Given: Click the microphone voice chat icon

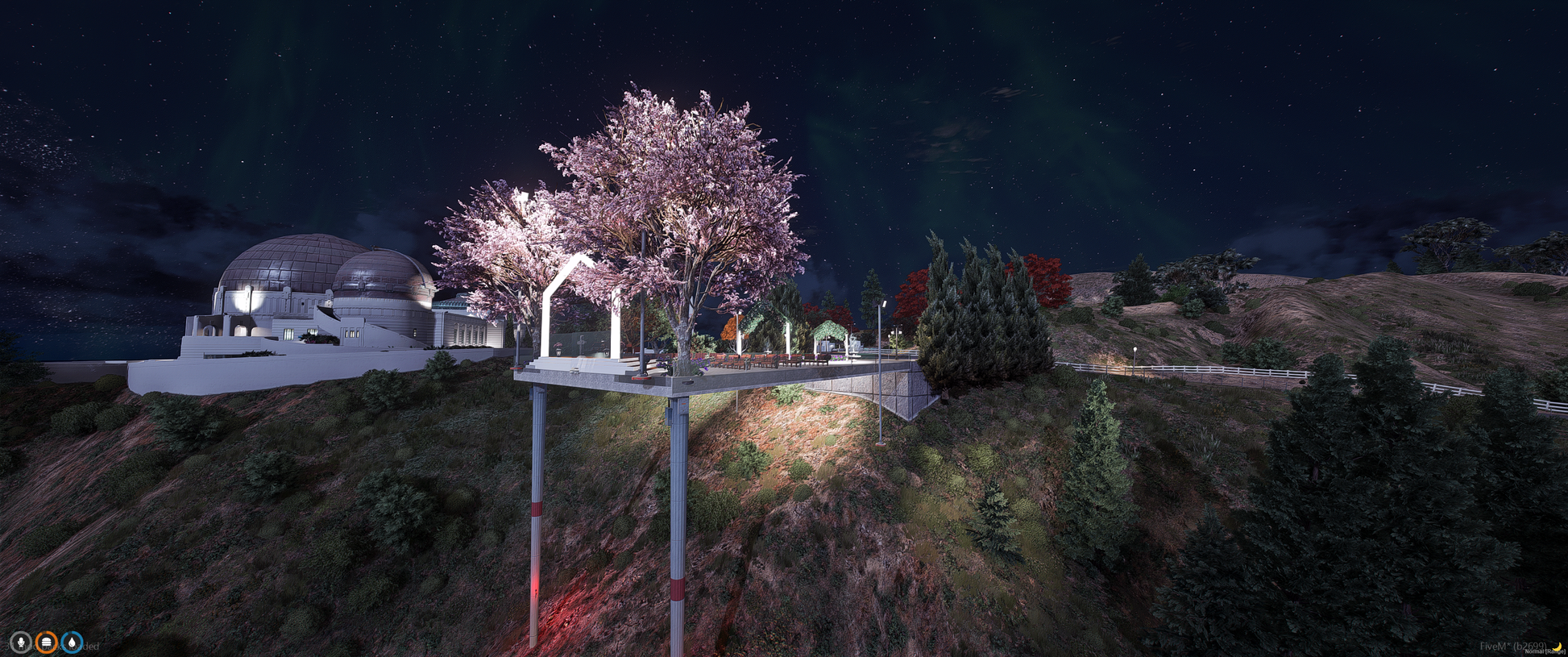Looking at the screenshot, I should coord(21,642).
